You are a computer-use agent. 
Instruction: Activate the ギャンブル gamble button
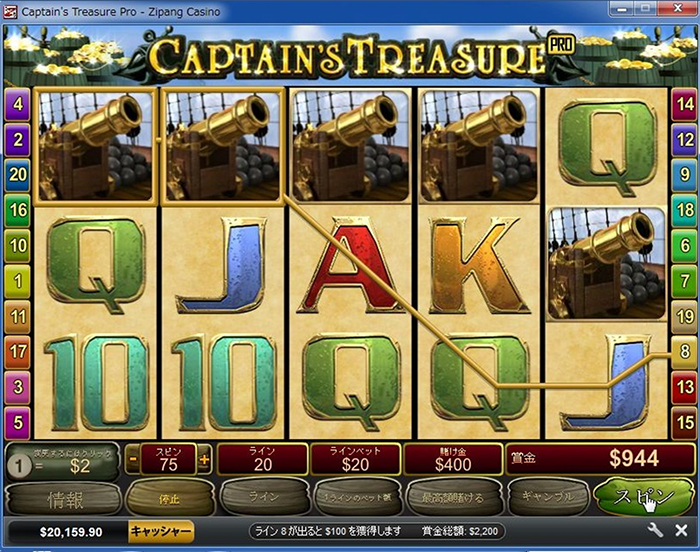[x=546, y=495]
